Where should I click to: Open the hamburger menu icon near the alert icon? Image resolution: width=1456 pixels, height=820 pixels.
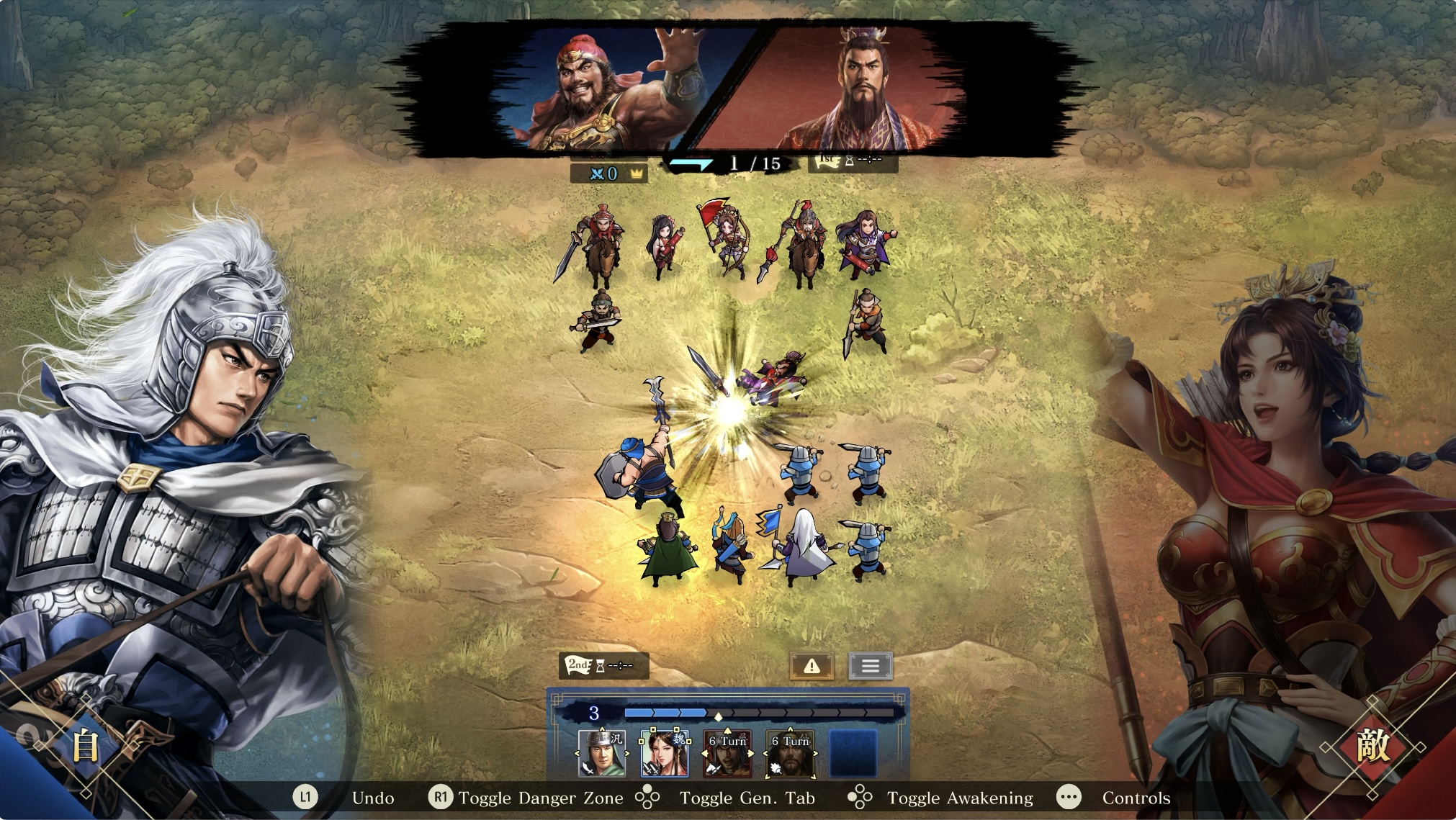(871, 664)
